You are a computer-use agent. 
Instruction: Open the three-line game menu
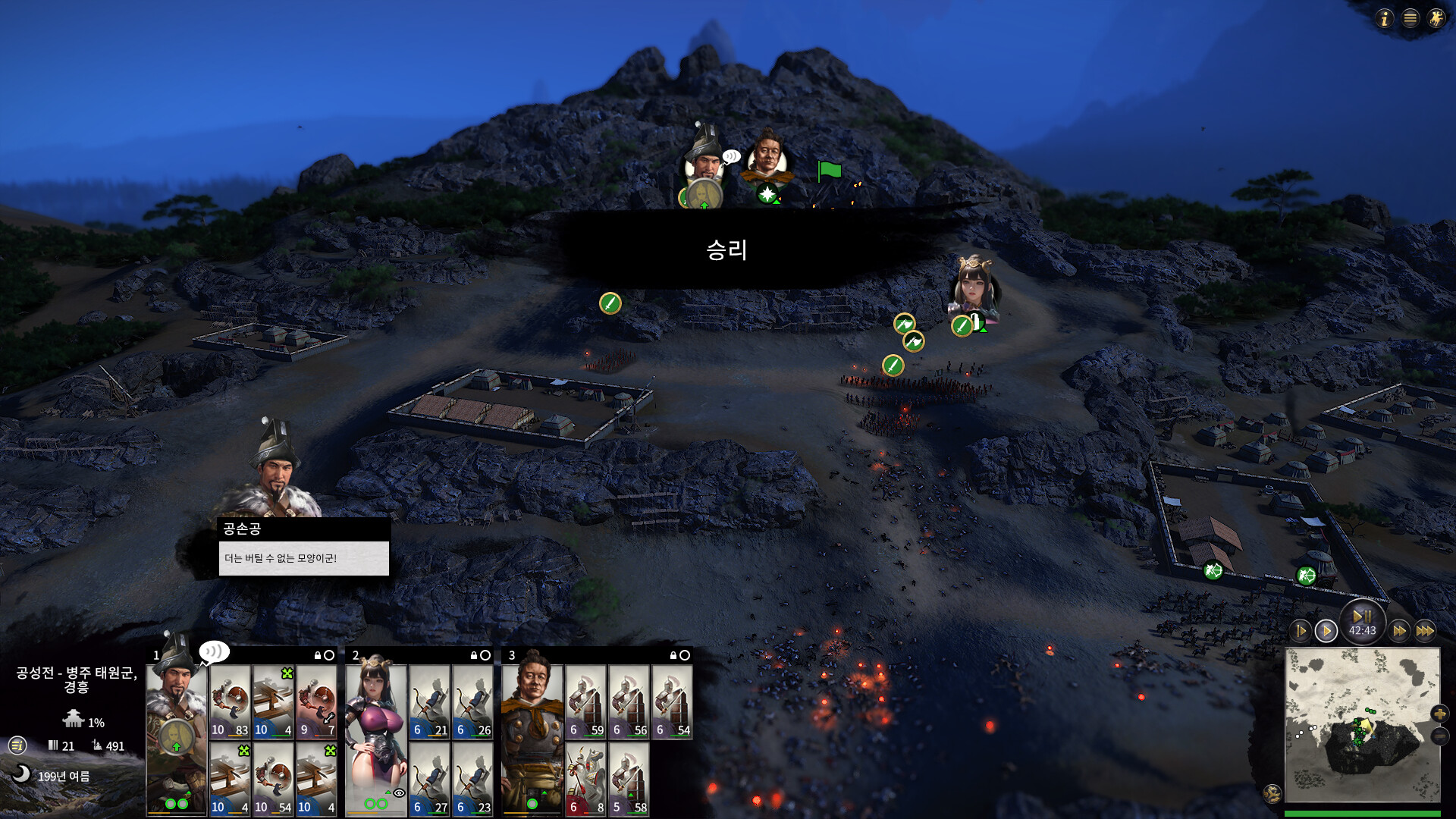(x=1410, y=18)
